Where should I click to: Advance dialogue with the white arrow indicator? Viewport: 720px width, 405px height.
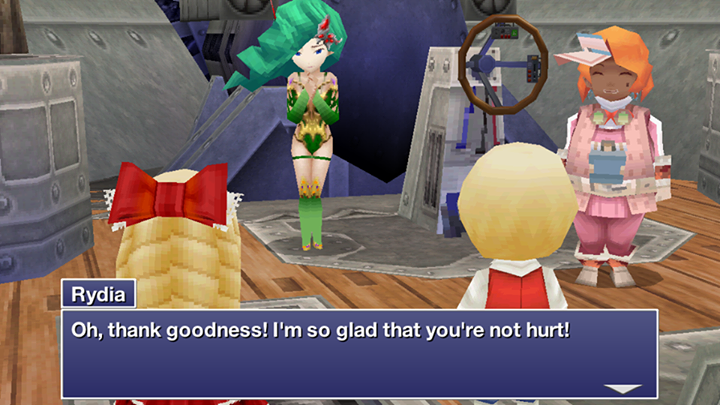pos(624,388)
